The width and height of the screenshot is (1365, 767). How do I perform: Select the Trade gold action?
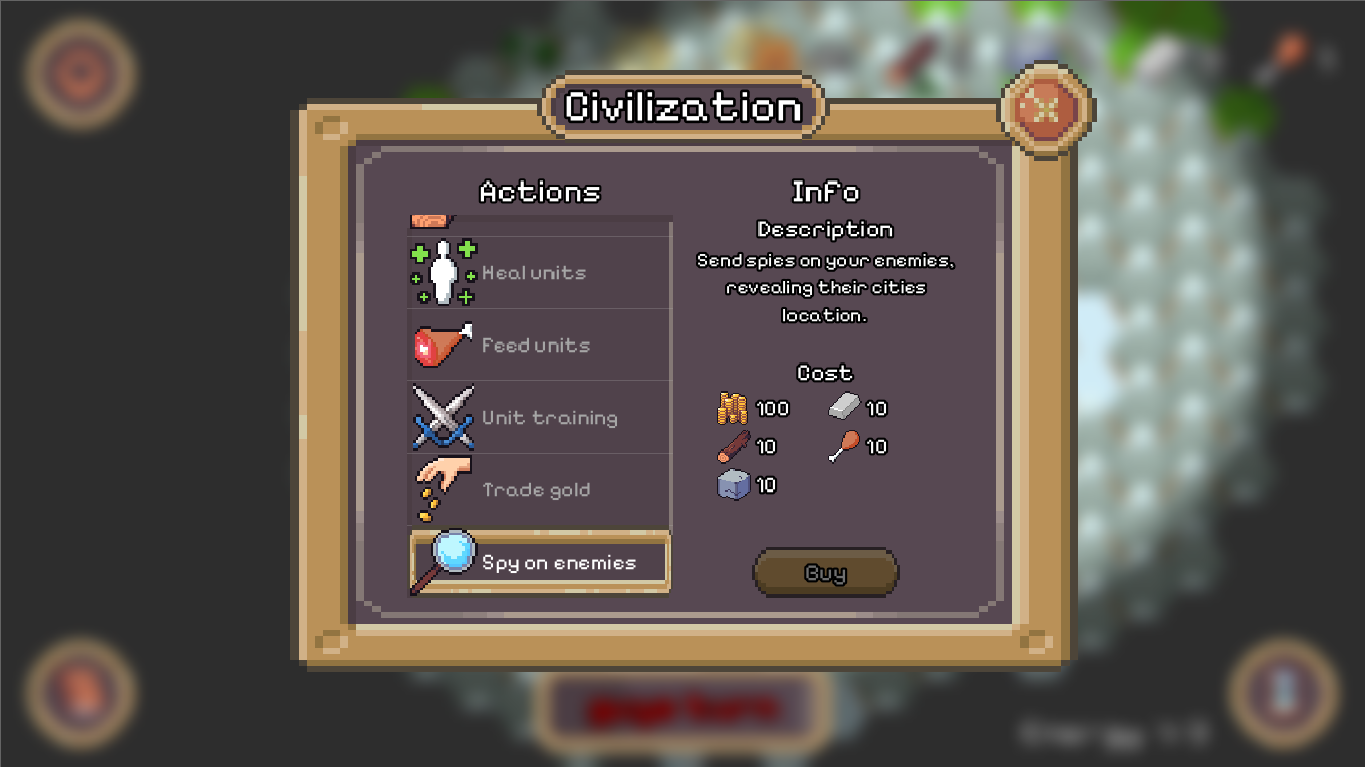(x=540, y=490)
